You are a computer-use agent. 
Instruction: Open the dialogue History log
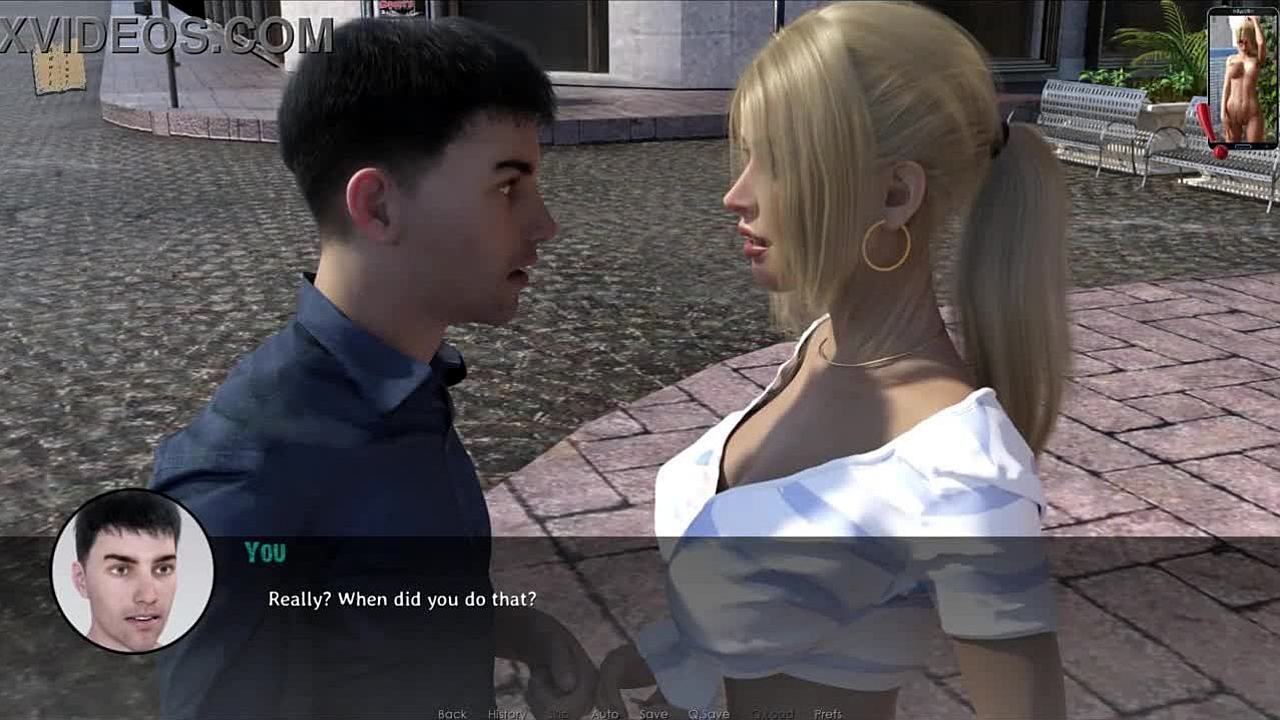point(507,714)
